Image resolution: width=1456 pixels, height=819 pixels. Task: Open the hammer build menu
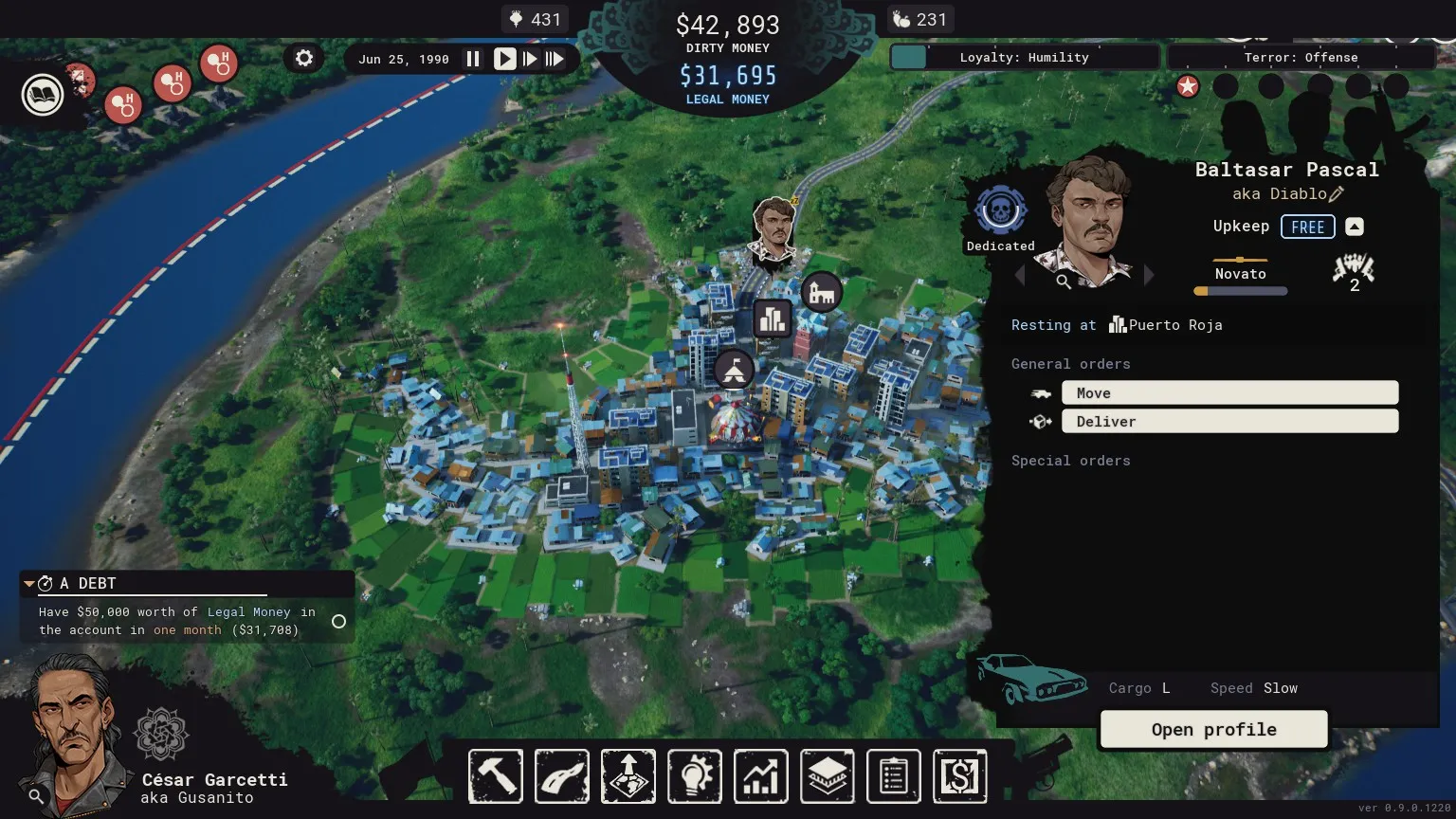pyautogui.click(x=496, y=776)
